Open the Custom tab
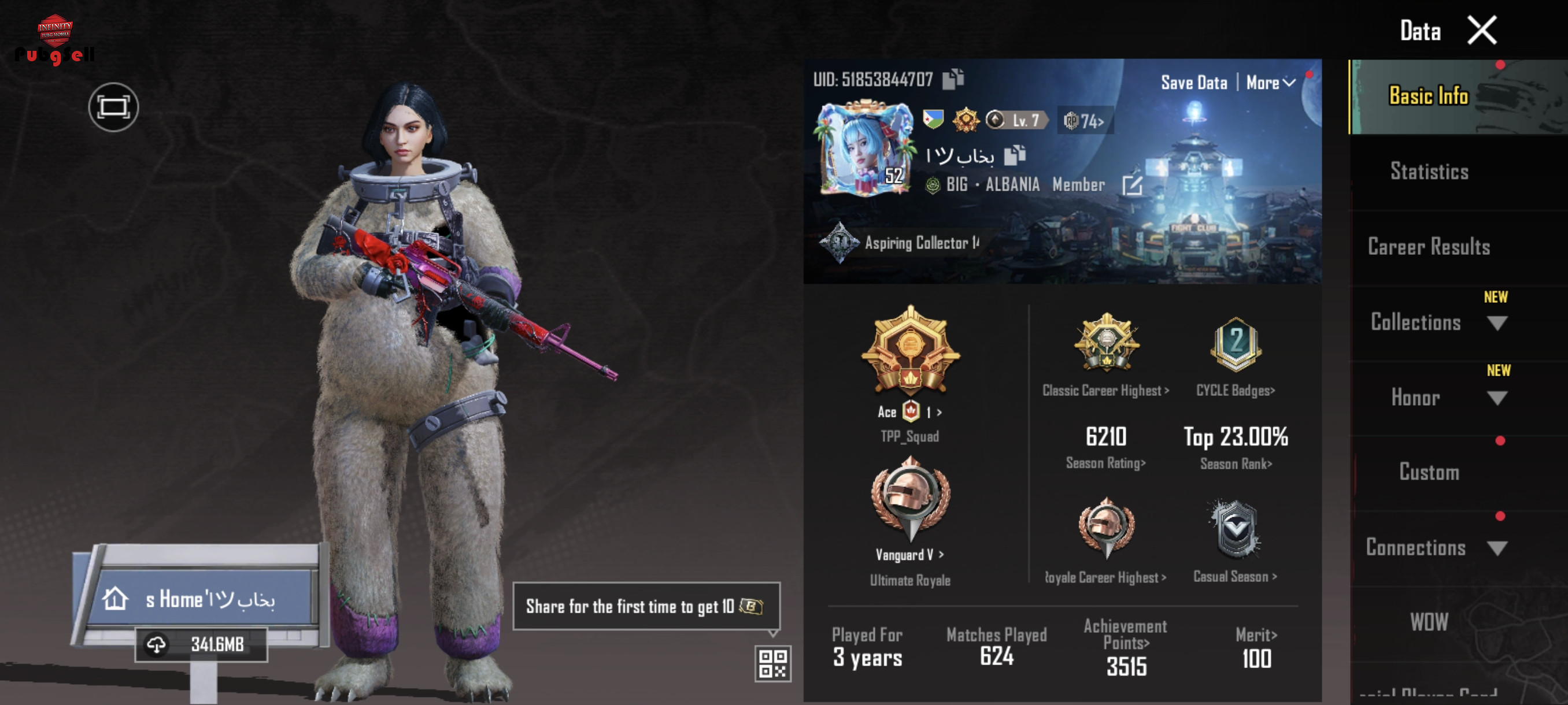Image resolution: width=1568 pixels, height=705 pixels. click(x=1429, y=472)
